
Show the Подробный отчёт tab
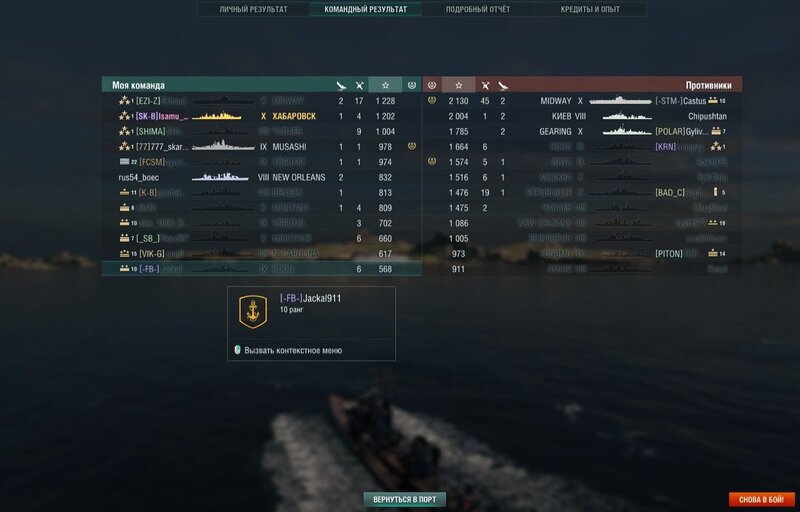(x=478, y=9)
